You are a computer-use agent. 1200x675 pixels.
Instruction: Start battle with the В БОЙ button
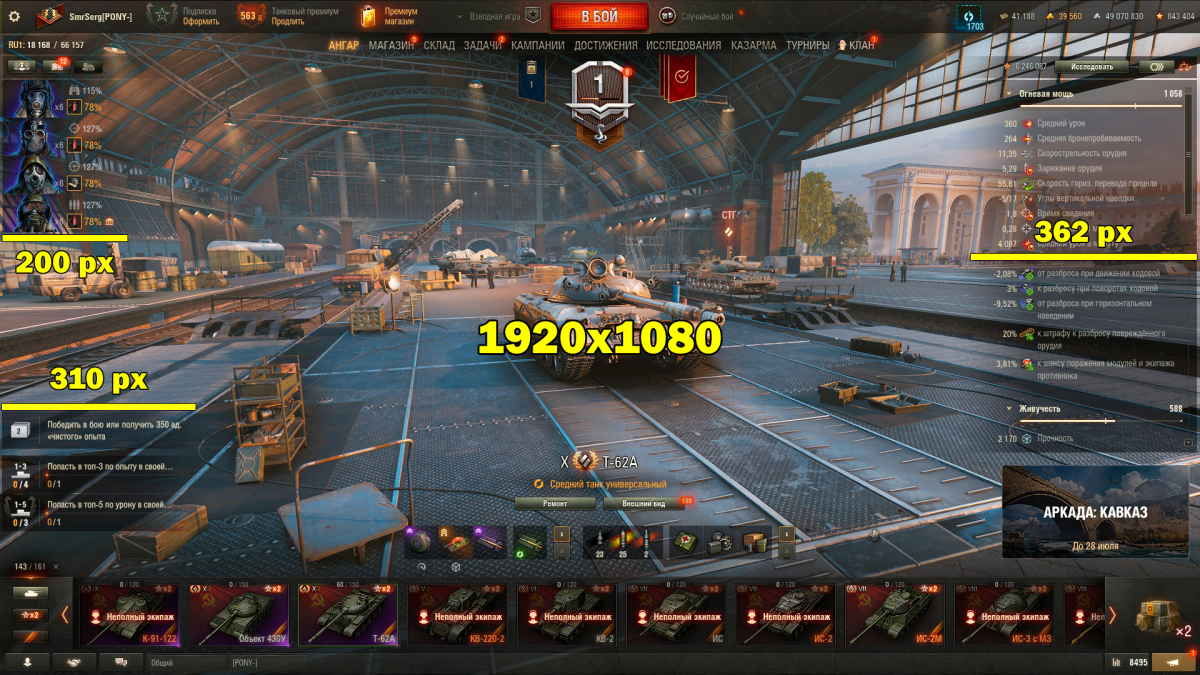click(x=598, y=16)
